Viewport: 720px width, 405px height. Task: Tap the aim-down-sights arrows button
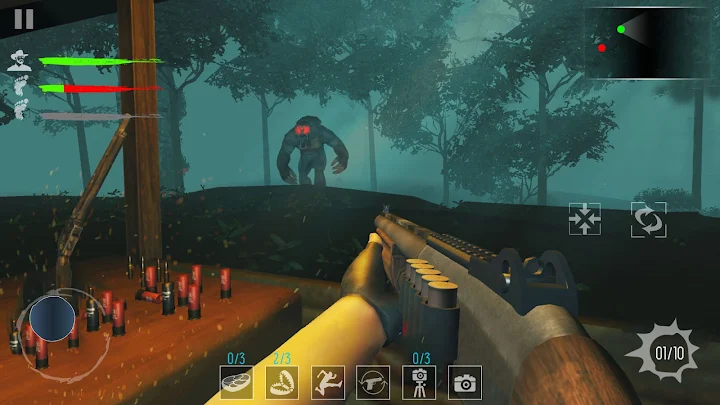tap(583, 218)
